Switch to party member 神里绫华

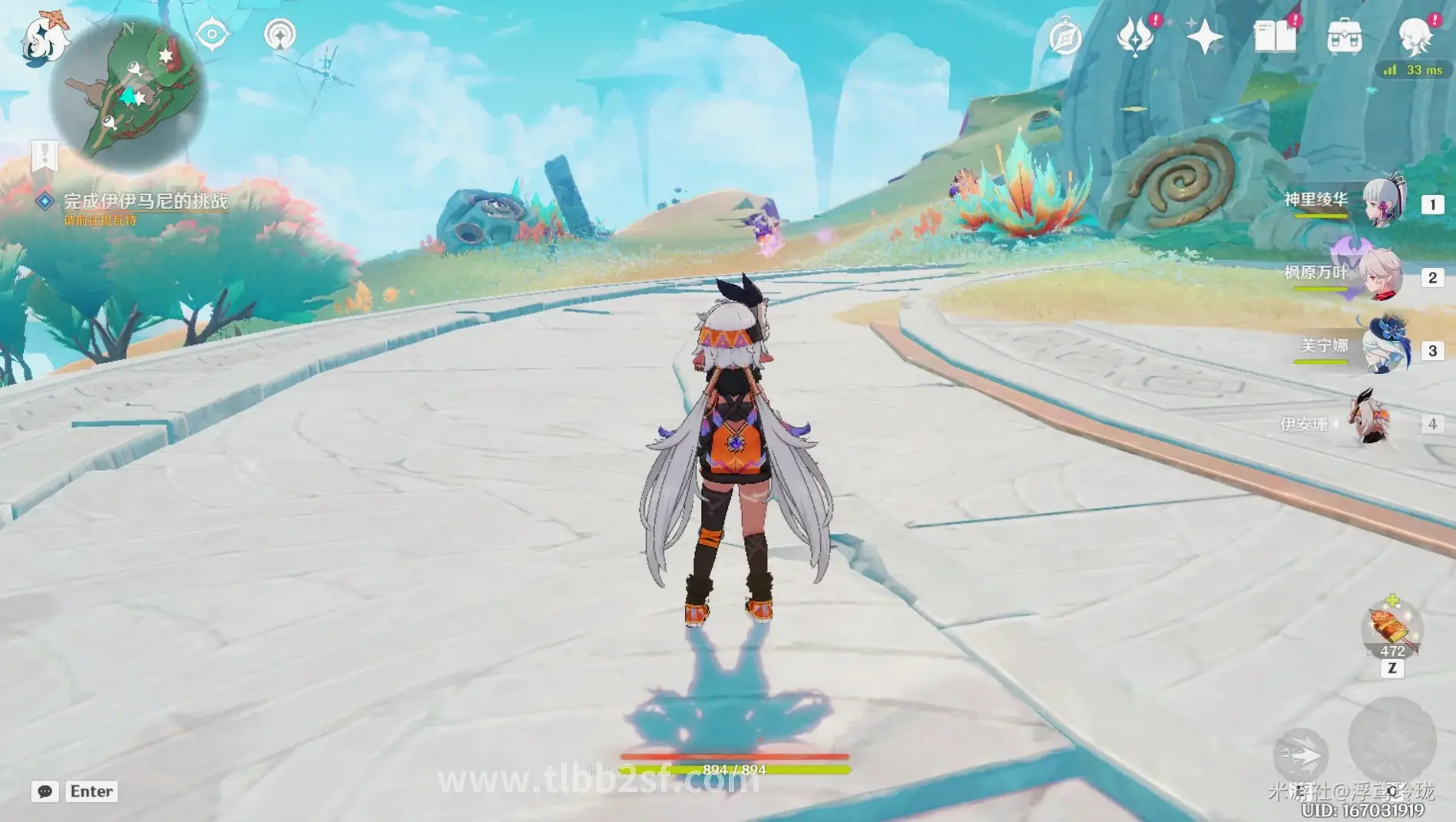tap(1384, 203)
